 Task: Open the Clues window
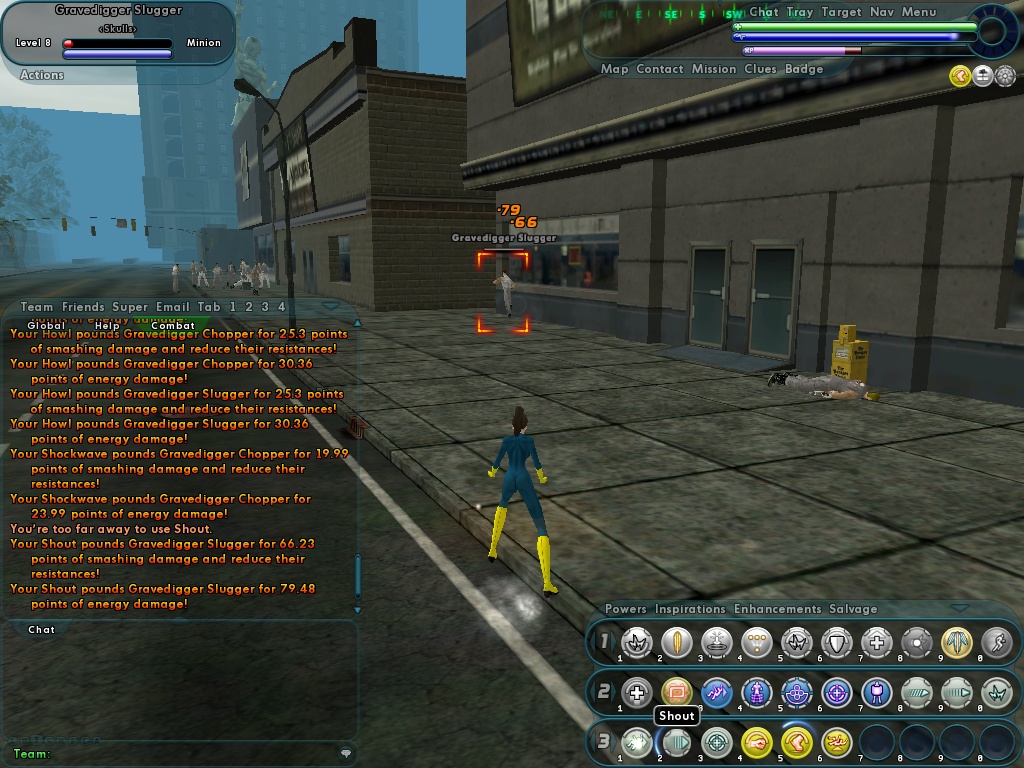click(760, 70)
